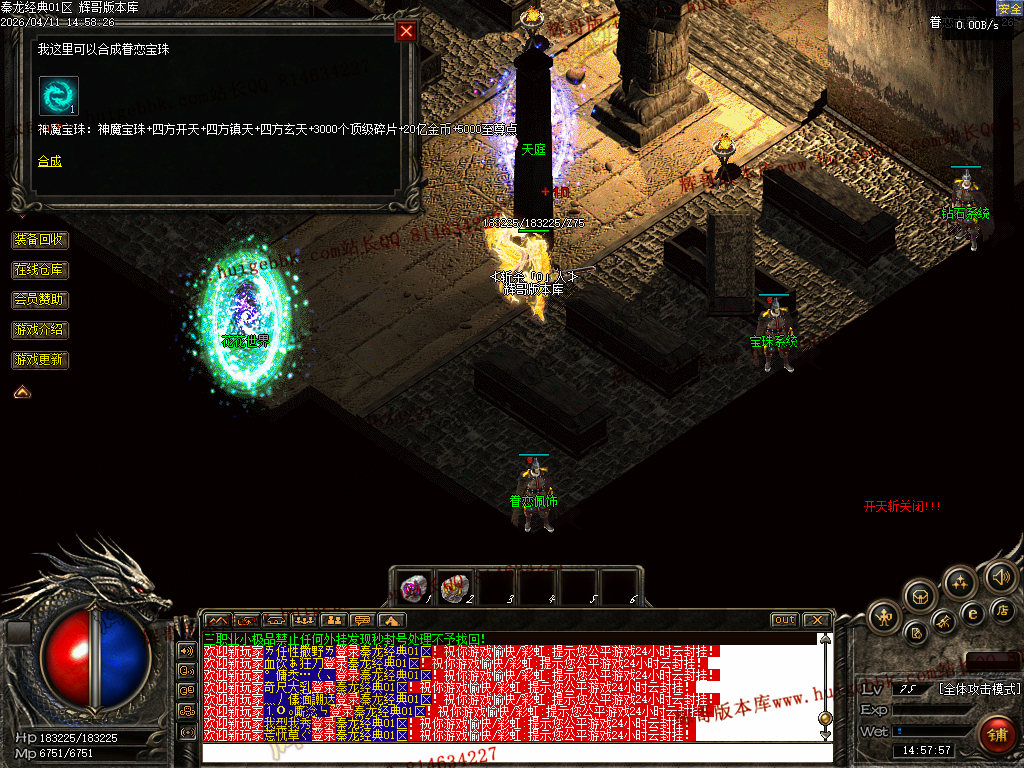The image size is (1024, 768).
Task: Open the 游戏更新 game updates button
Action: [40, 360]
